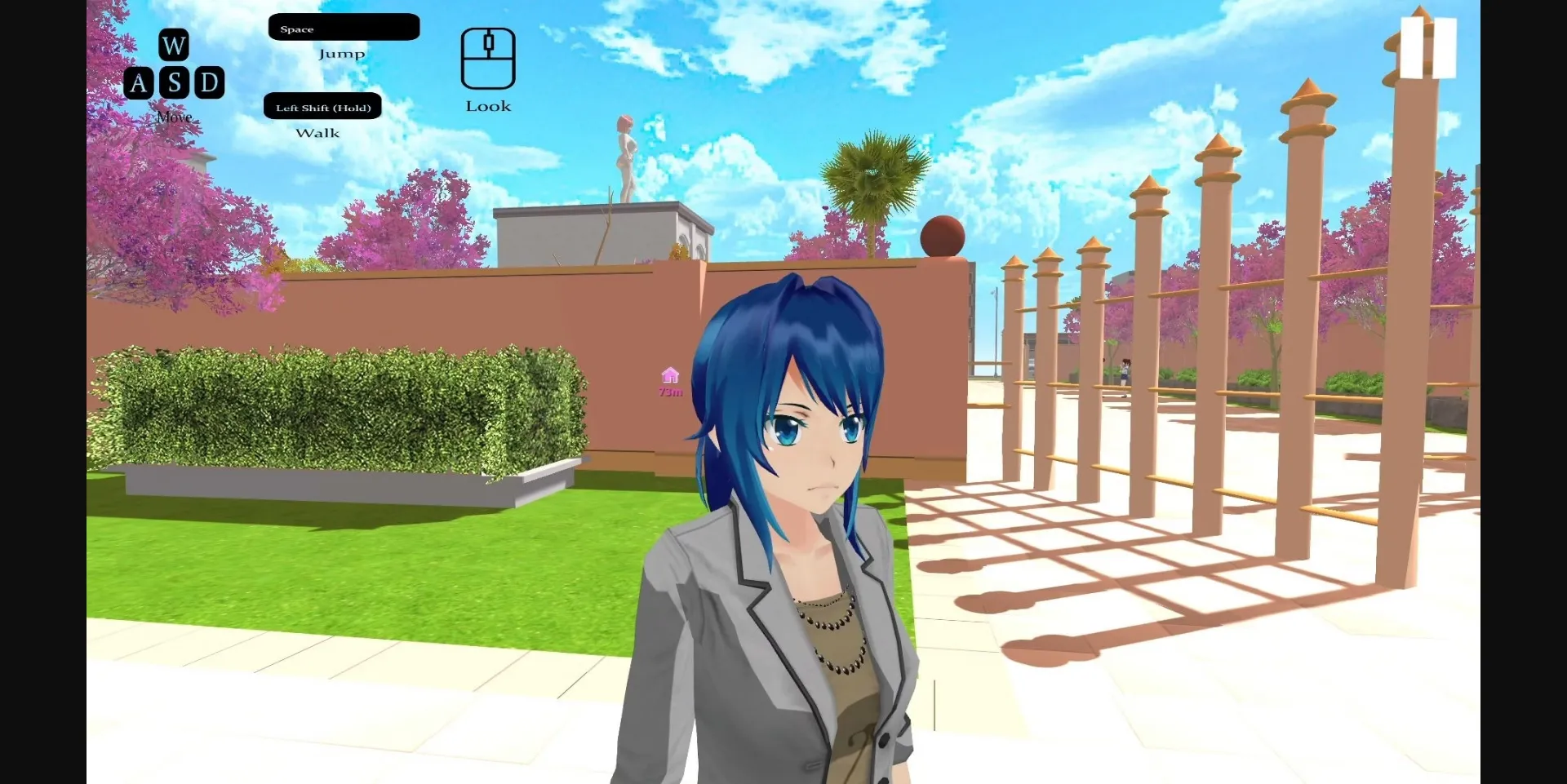Click the S movement key icon

tap(173, 82)
